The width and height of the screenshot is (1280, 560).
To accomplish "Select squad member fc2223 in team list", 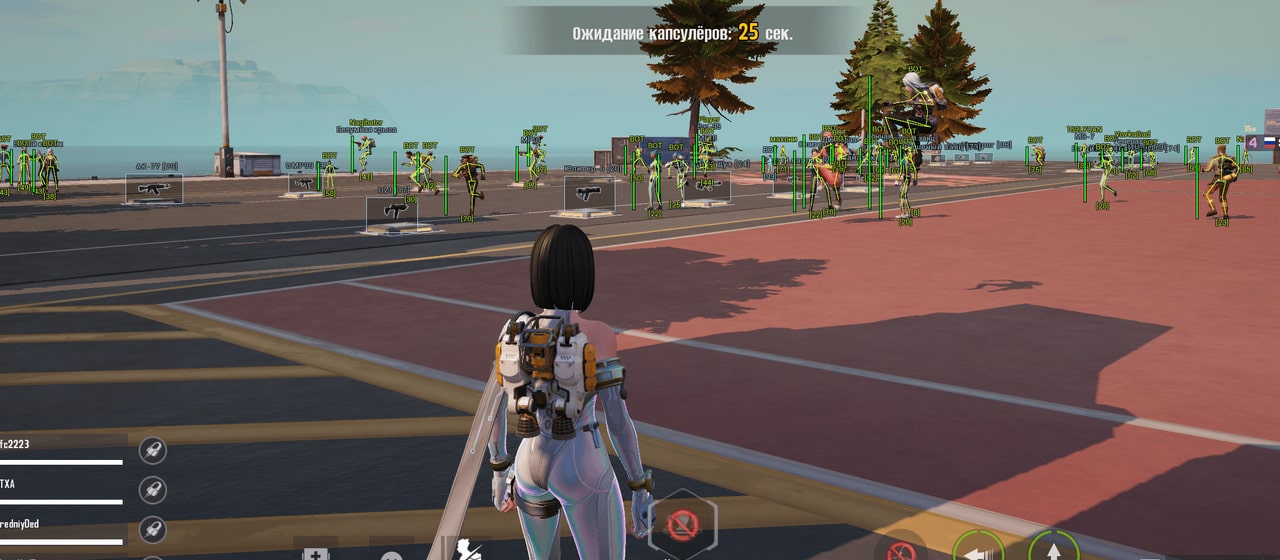I will coord(20,445).
